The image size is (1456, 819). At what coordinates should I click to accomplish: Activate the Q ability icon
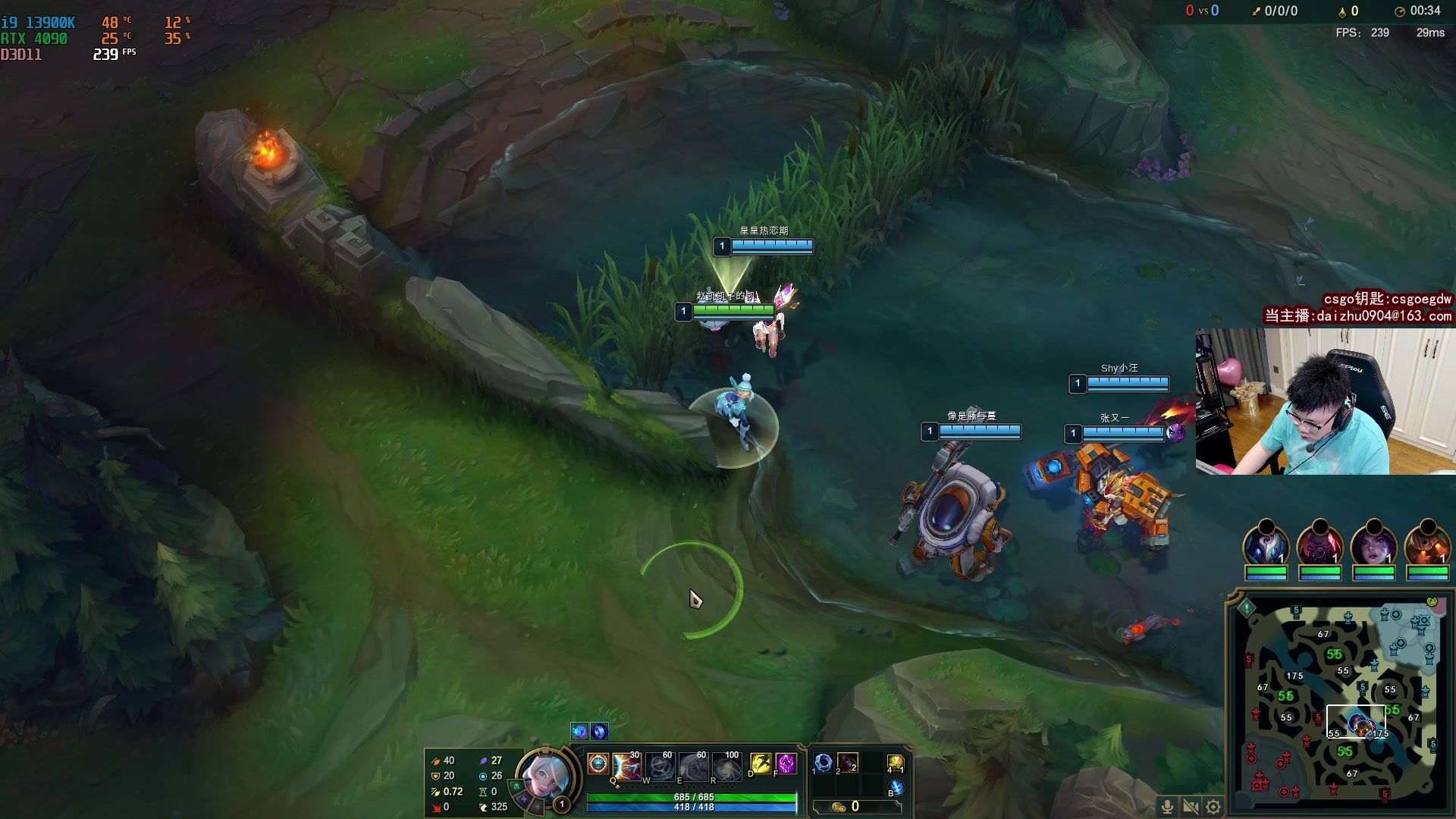627,766
